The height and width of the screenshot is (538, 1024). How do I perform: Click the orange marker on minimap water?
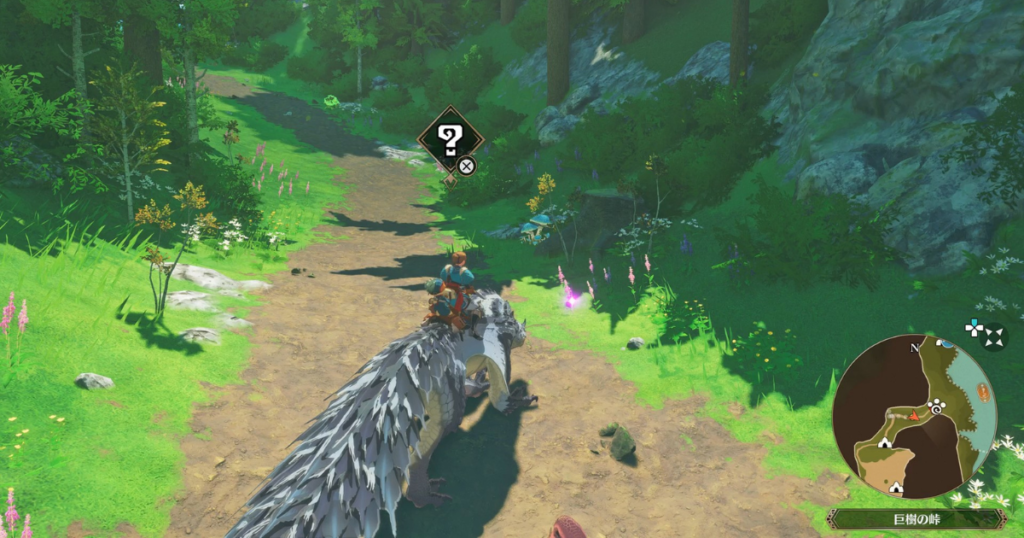(x=983, y=392)
